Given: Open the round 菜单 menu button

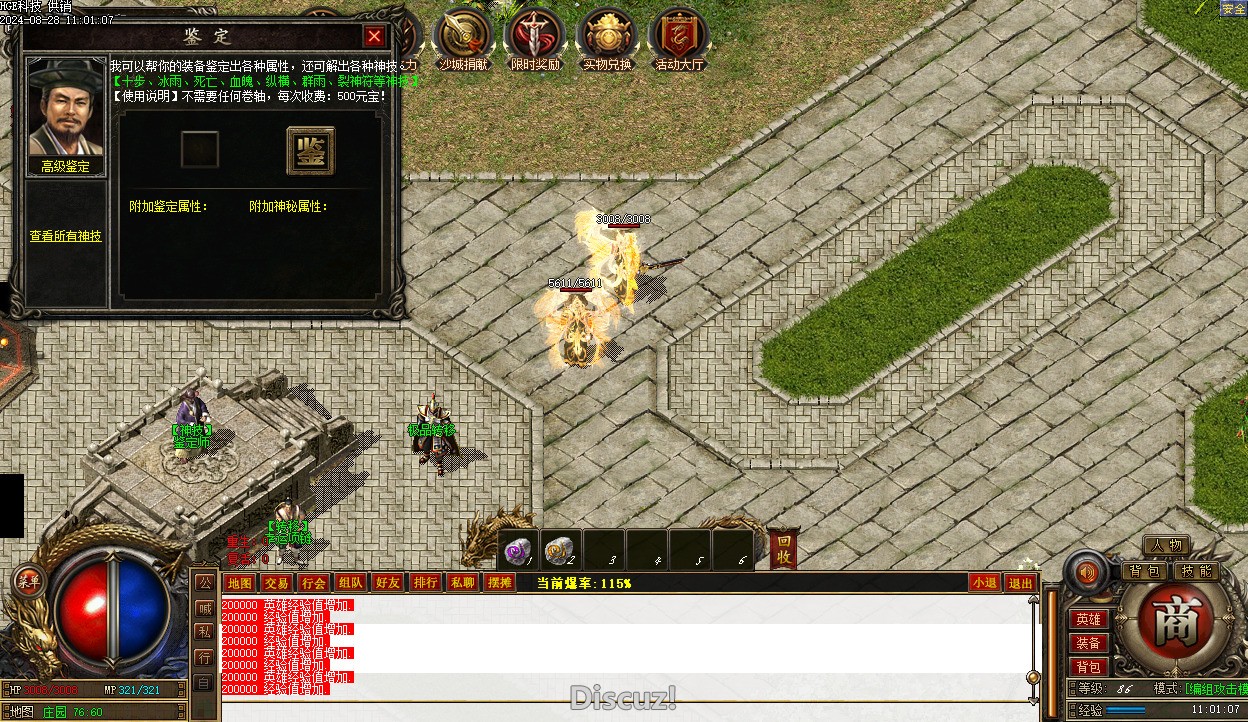Looking at the screenshot, I should pyautogui.click(x=28, y=582).
